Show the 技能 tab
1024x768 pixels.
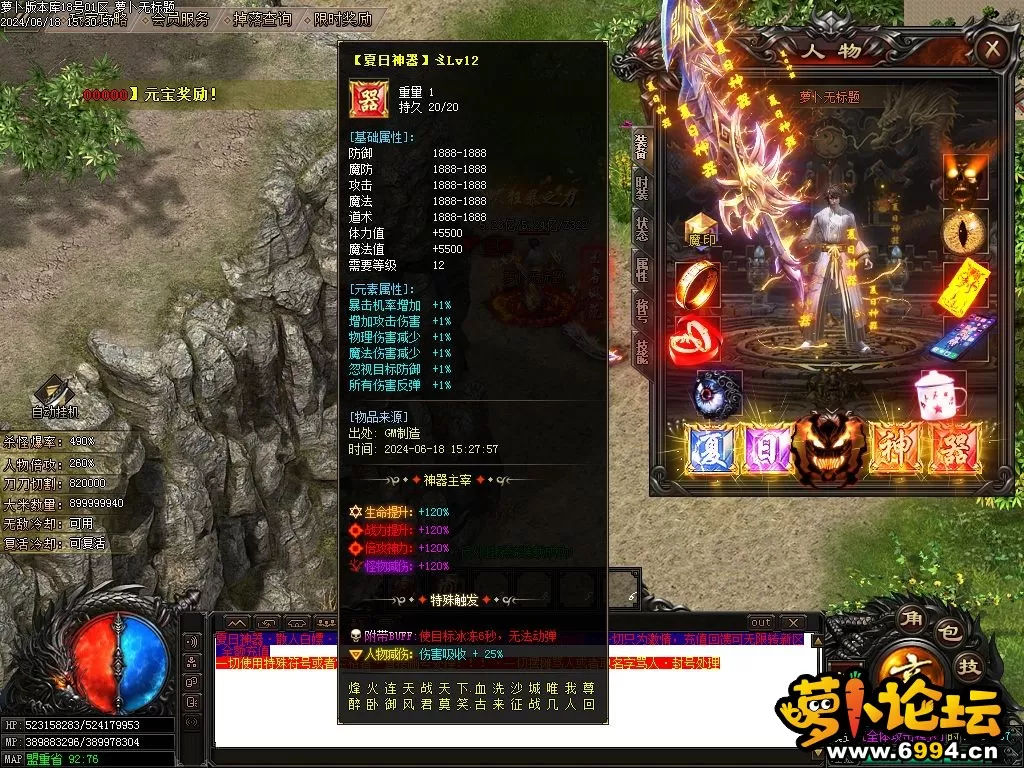[641, 349]
